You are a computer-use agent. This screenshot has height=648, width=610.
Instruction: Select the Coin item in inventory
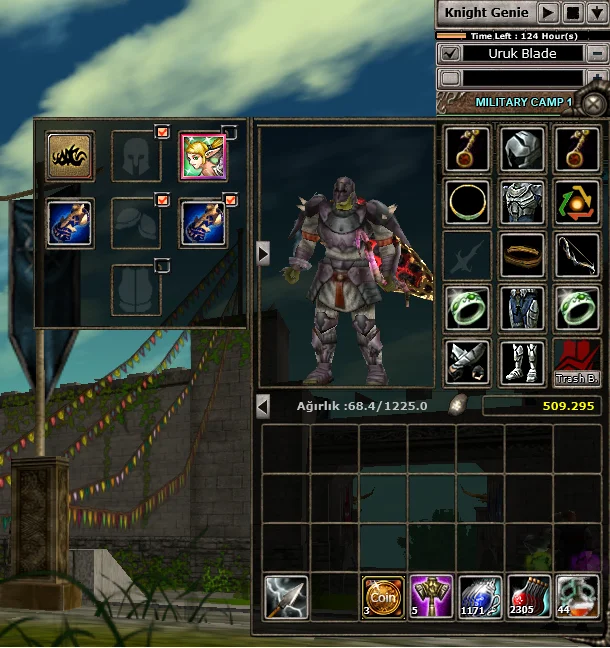[385, 596]
